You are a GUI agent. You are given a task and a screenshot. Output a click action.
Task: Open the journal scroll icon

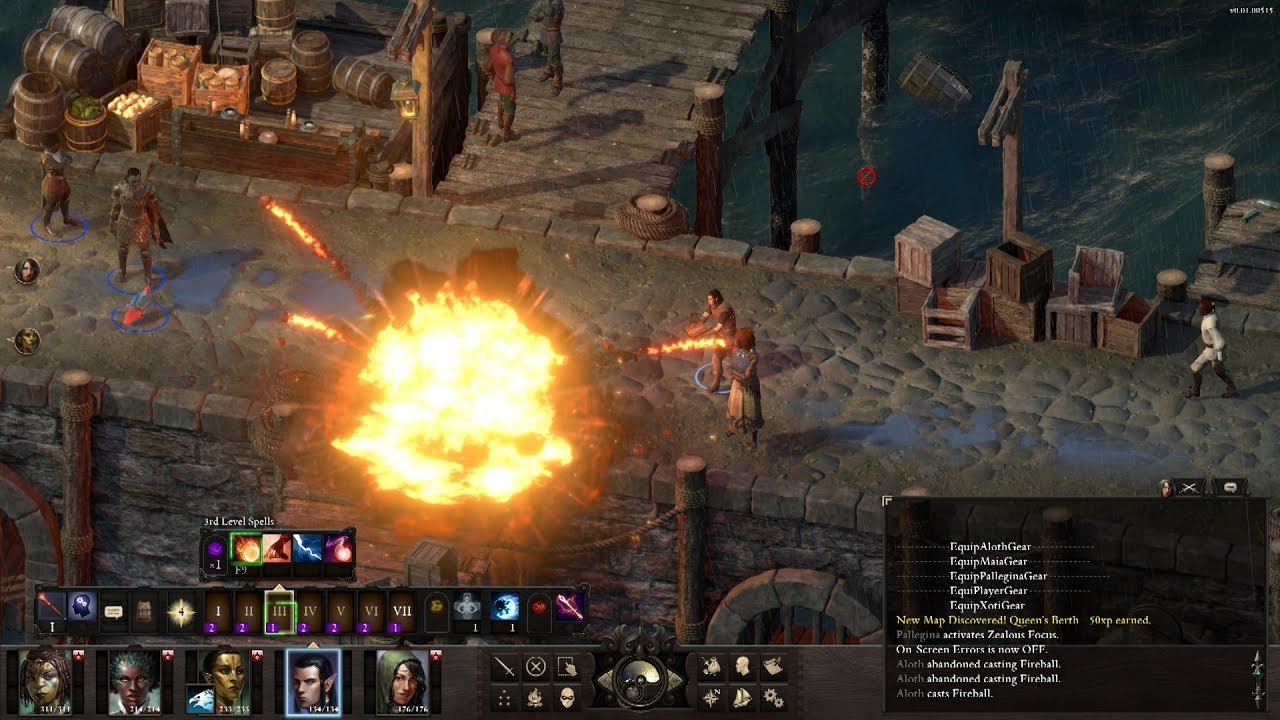775,667
